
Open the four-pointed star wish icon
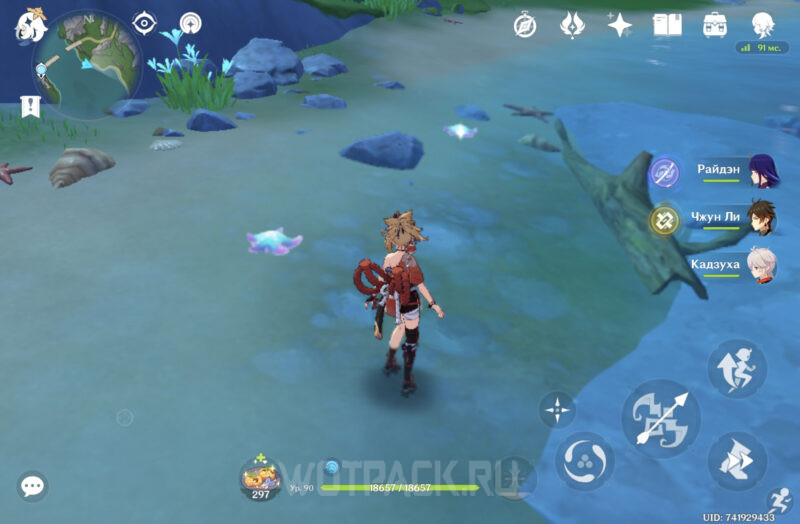(x=619, y=25)
